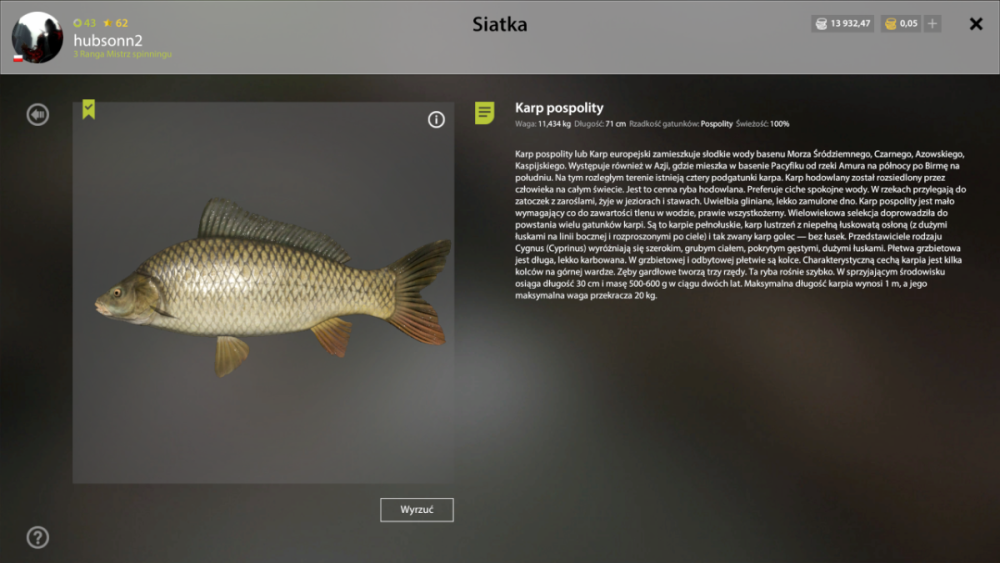The height and width of the screenshot is (563, 1000).
Task: Click the Wyrzuć button to discard the carp
Action: [416, 510]
